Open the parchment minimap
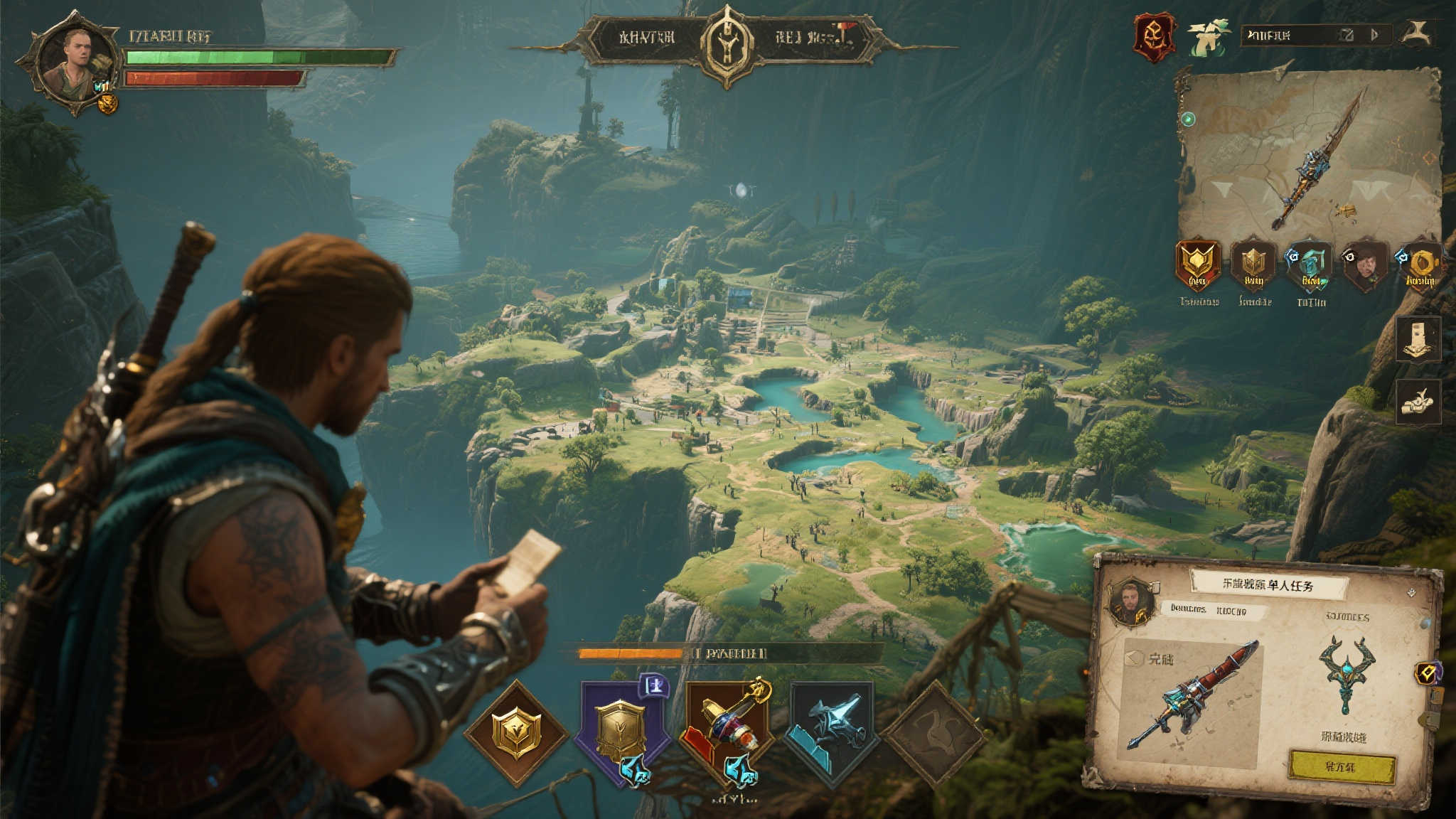 [1307, 155]
